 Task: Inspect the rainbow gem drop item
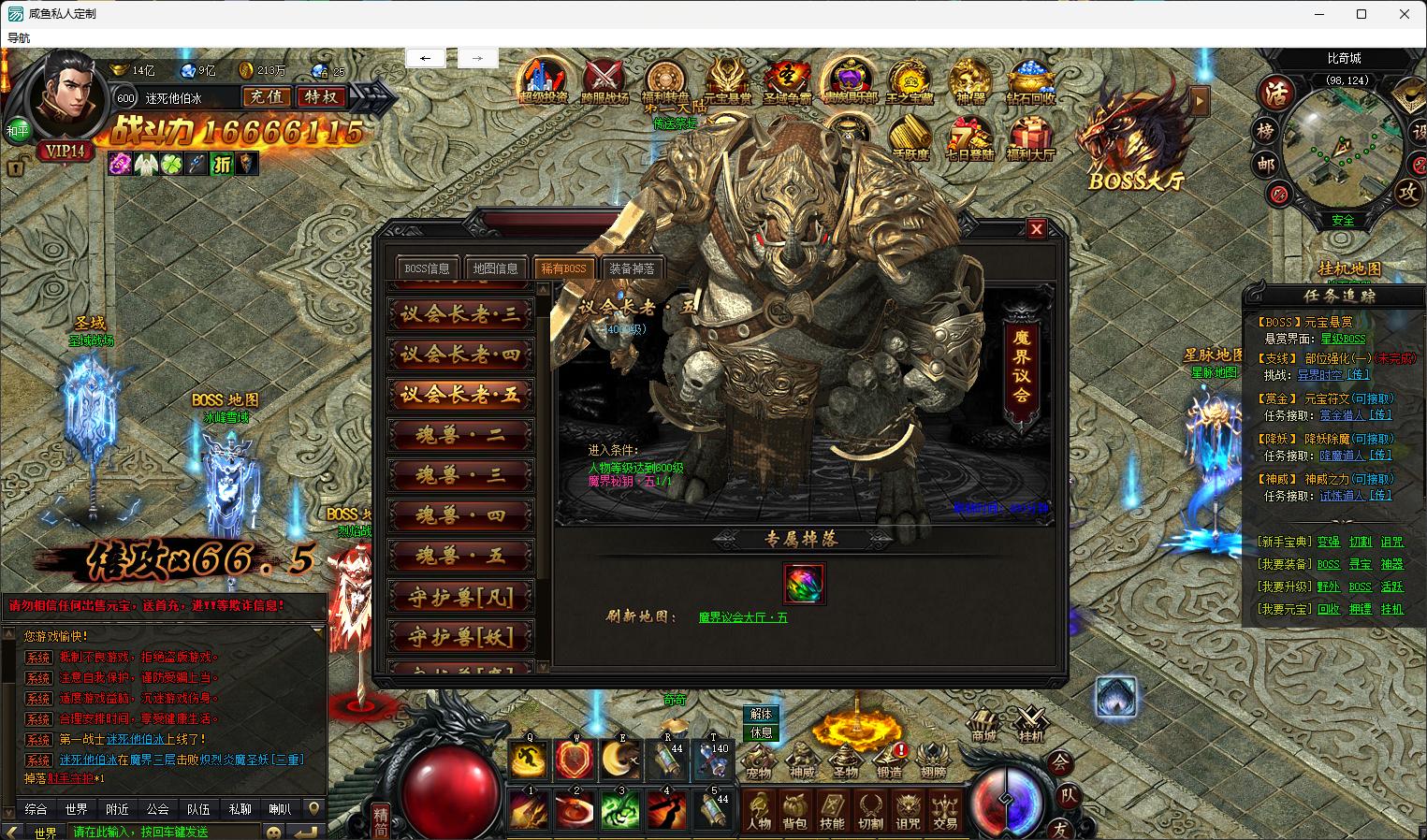(x=804, y=584)
